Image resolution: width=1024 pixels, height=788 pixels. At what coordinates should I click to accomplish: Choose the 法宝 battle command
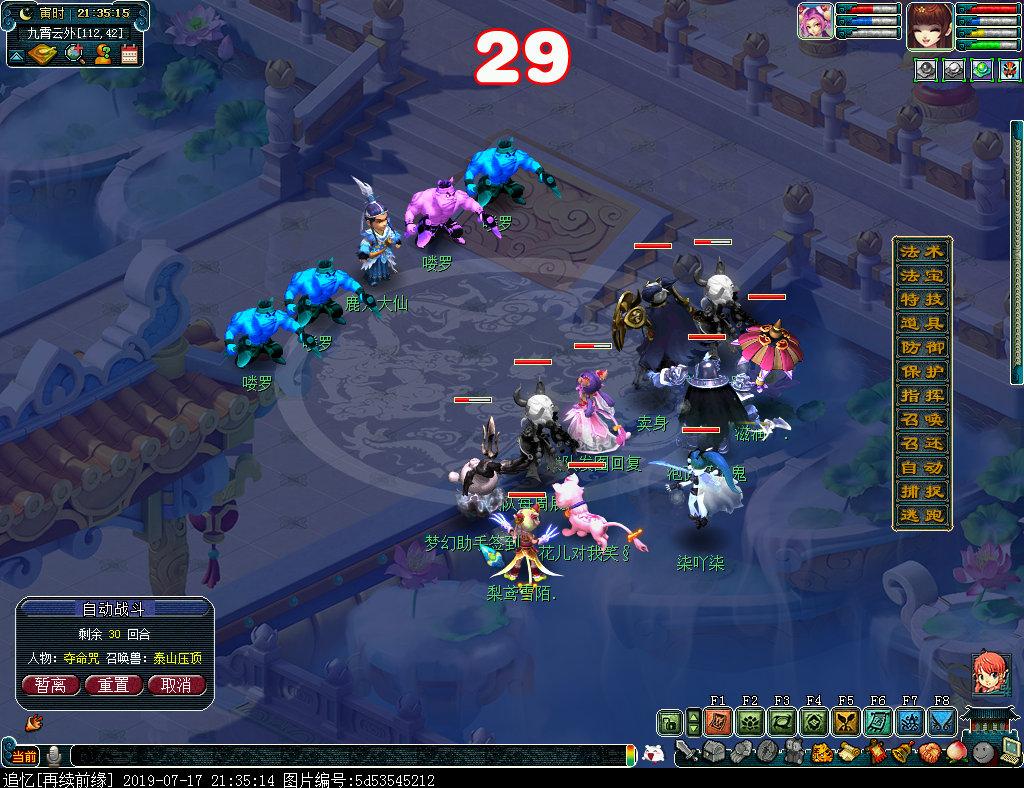pyautogui.click(x=921, y=275)
